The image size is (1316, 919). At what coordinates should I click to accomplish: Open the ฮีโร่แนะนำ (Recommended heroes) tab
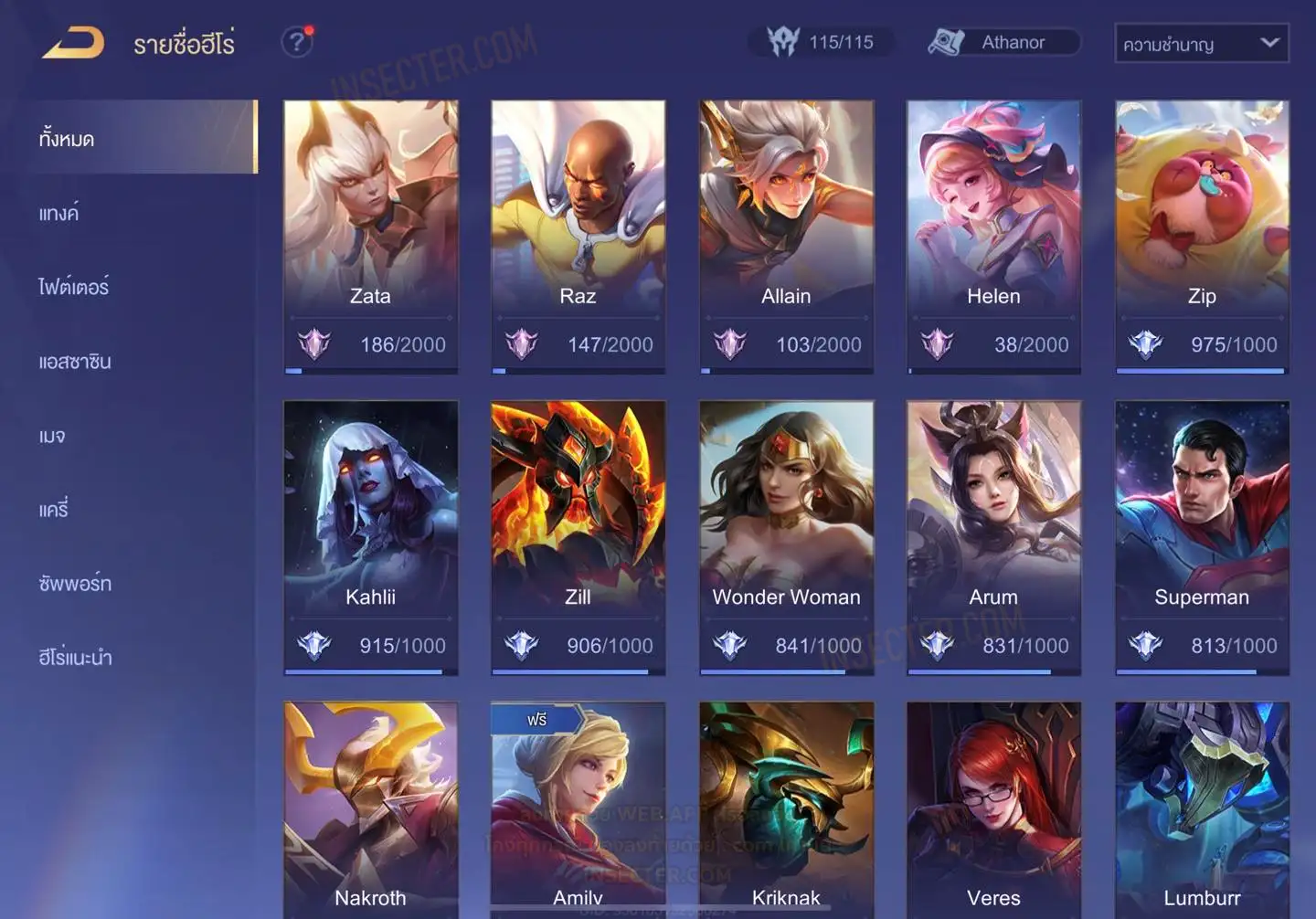tap(75, 658)
